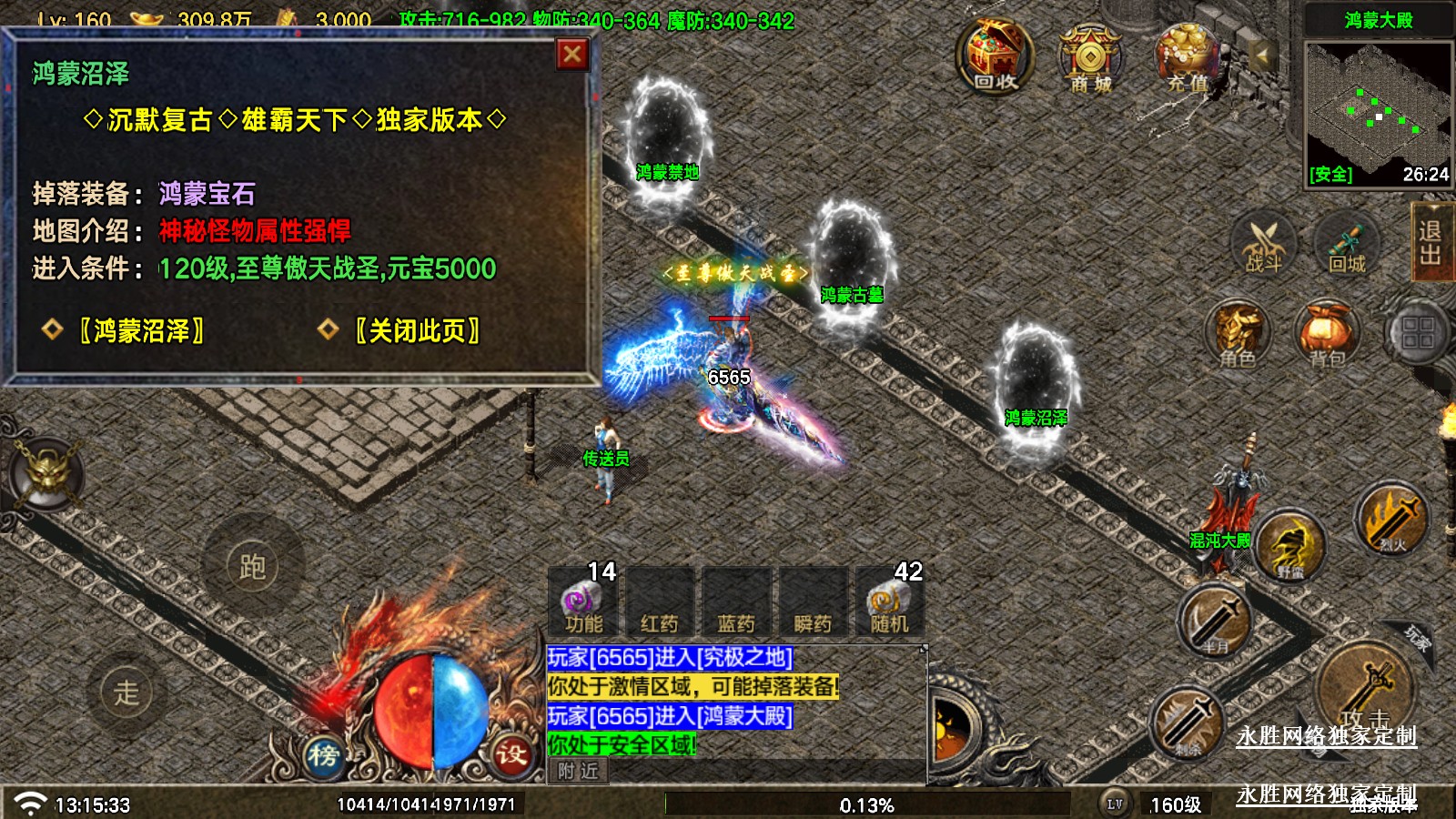The image size is (1456, 819).
Task: Close the 鸿蒙沼泽 dialog with the red X
Action: (x=571, y=56)
